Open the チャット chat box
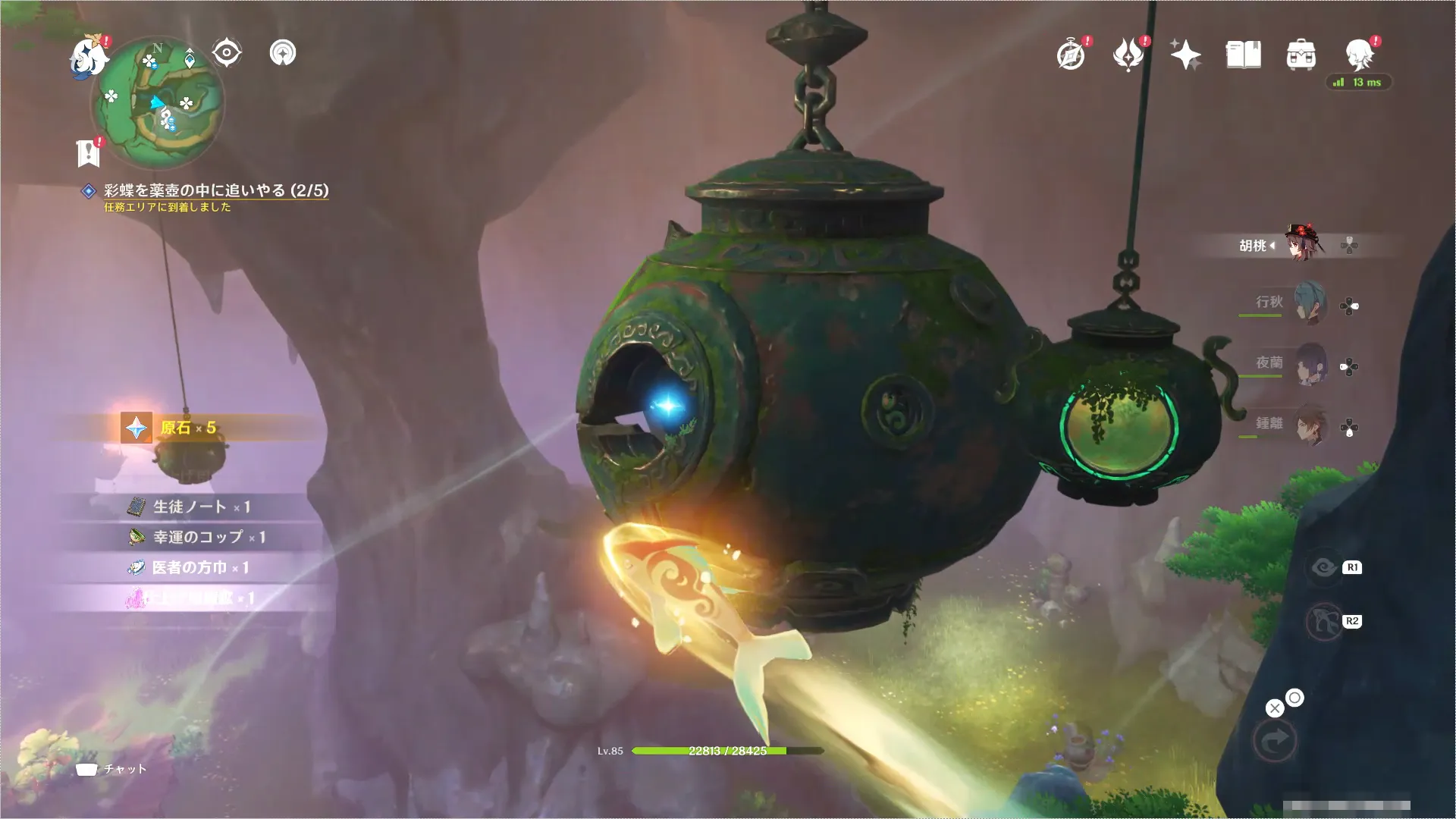Viewport: 1456px width, 819px height. (112, 769)
